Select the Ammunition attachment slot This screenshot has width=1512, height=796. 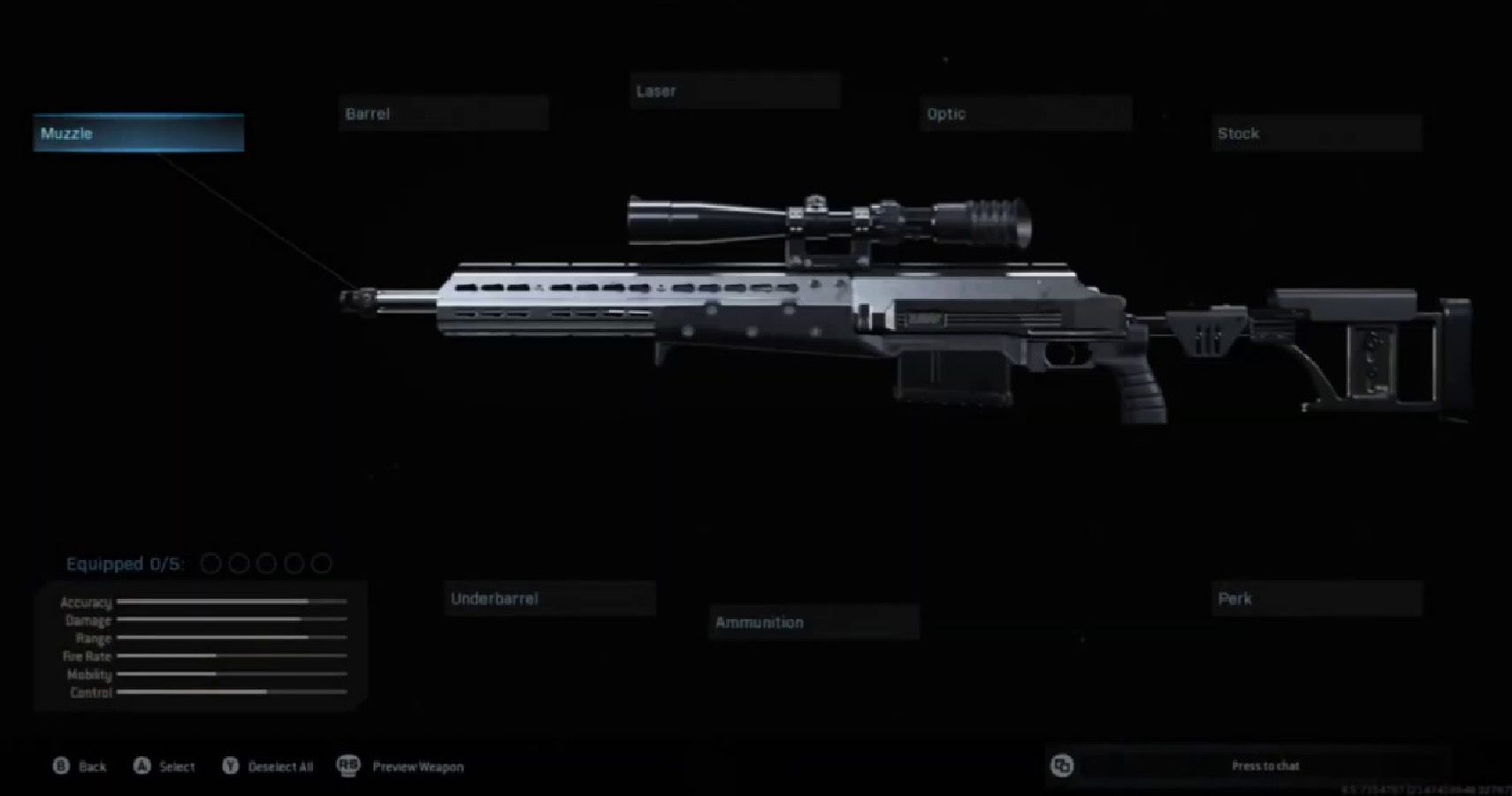812,621
